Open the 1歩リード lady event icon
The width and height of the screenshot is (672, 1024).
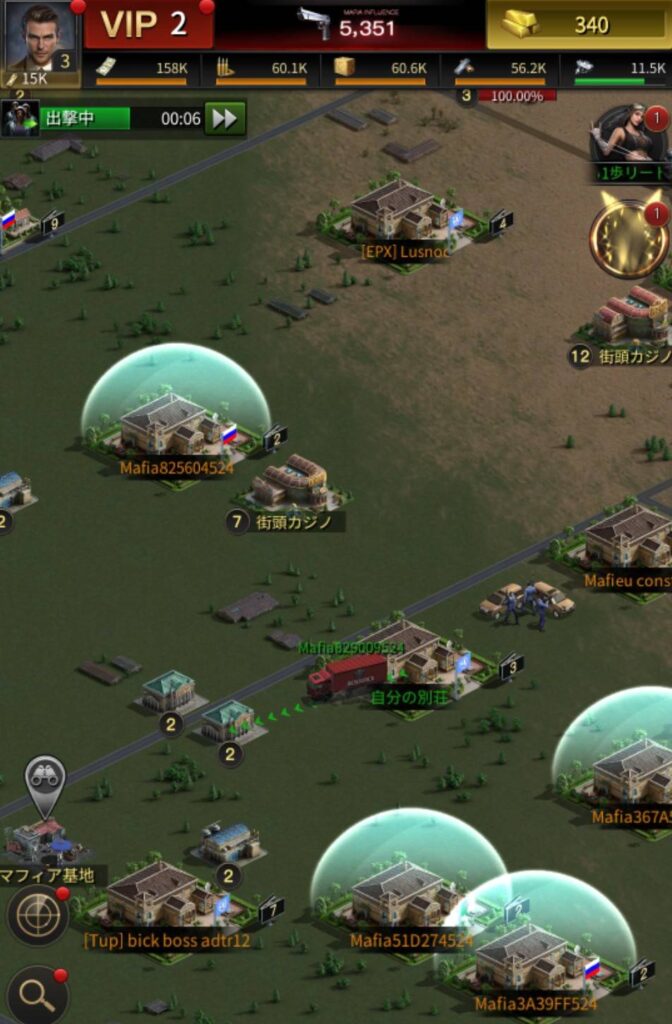point(630,140)
